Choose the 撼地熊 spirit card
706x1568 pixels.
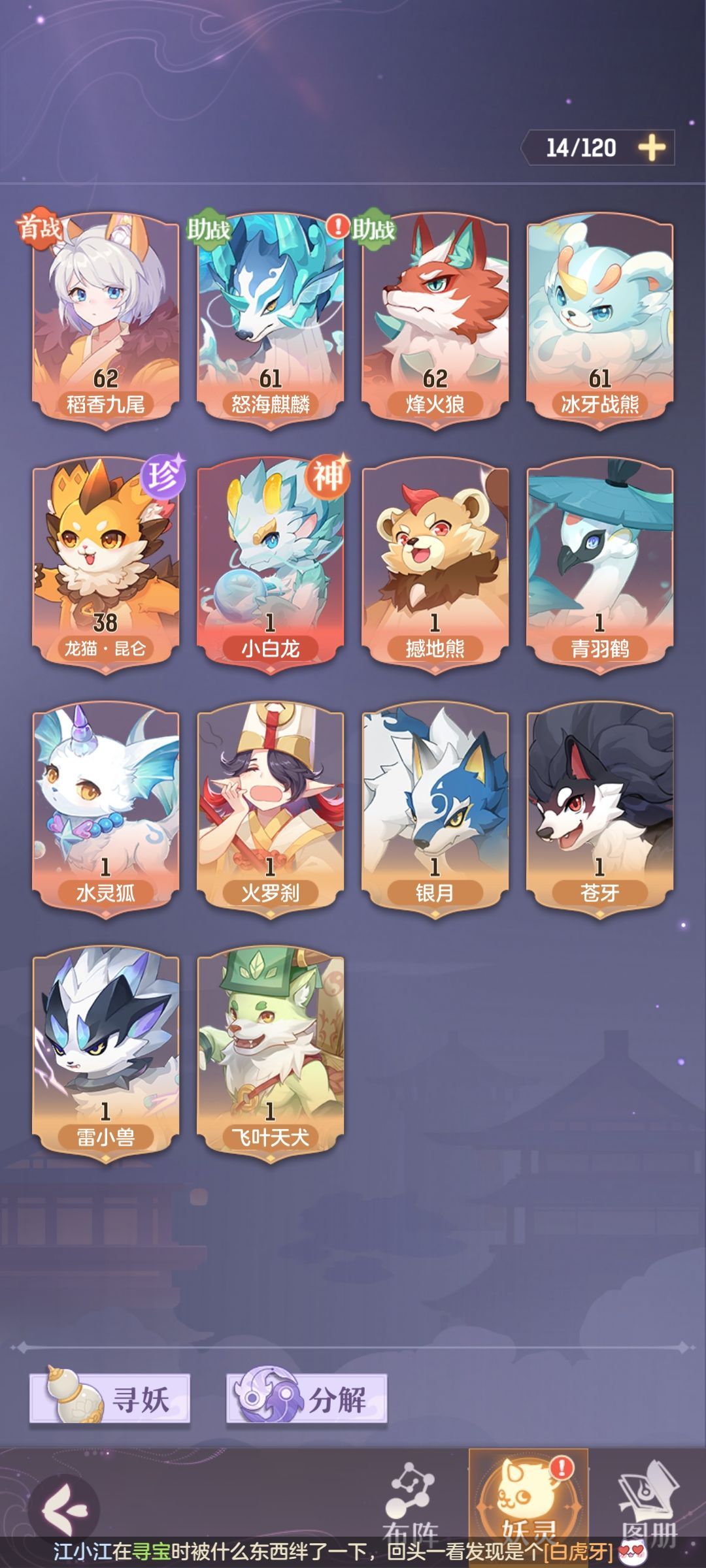click(435, 564)
